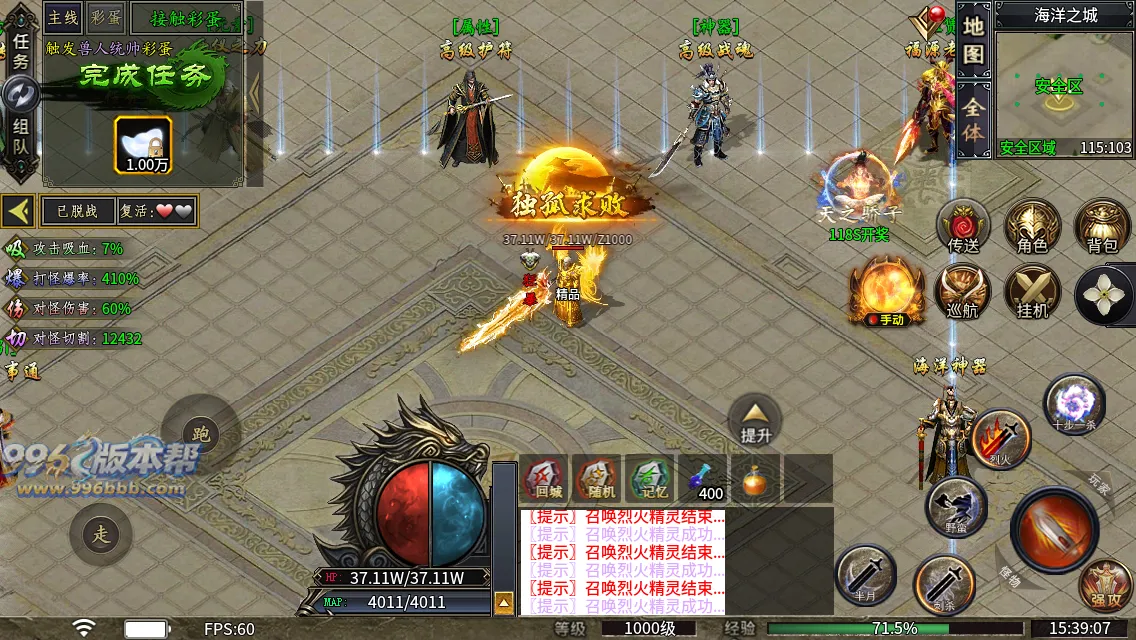Switch to the 彩蛋 quest tab
Screen dimensions: 1136x640
point(104,17)
